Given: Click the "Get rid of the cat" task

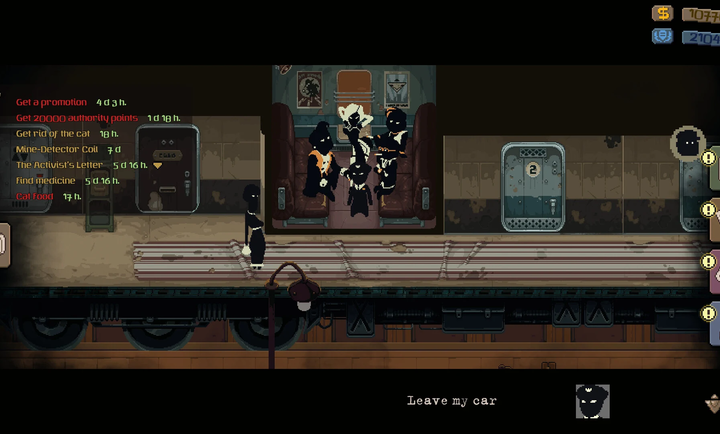Looking at the screenshot, I should [55, 133].
